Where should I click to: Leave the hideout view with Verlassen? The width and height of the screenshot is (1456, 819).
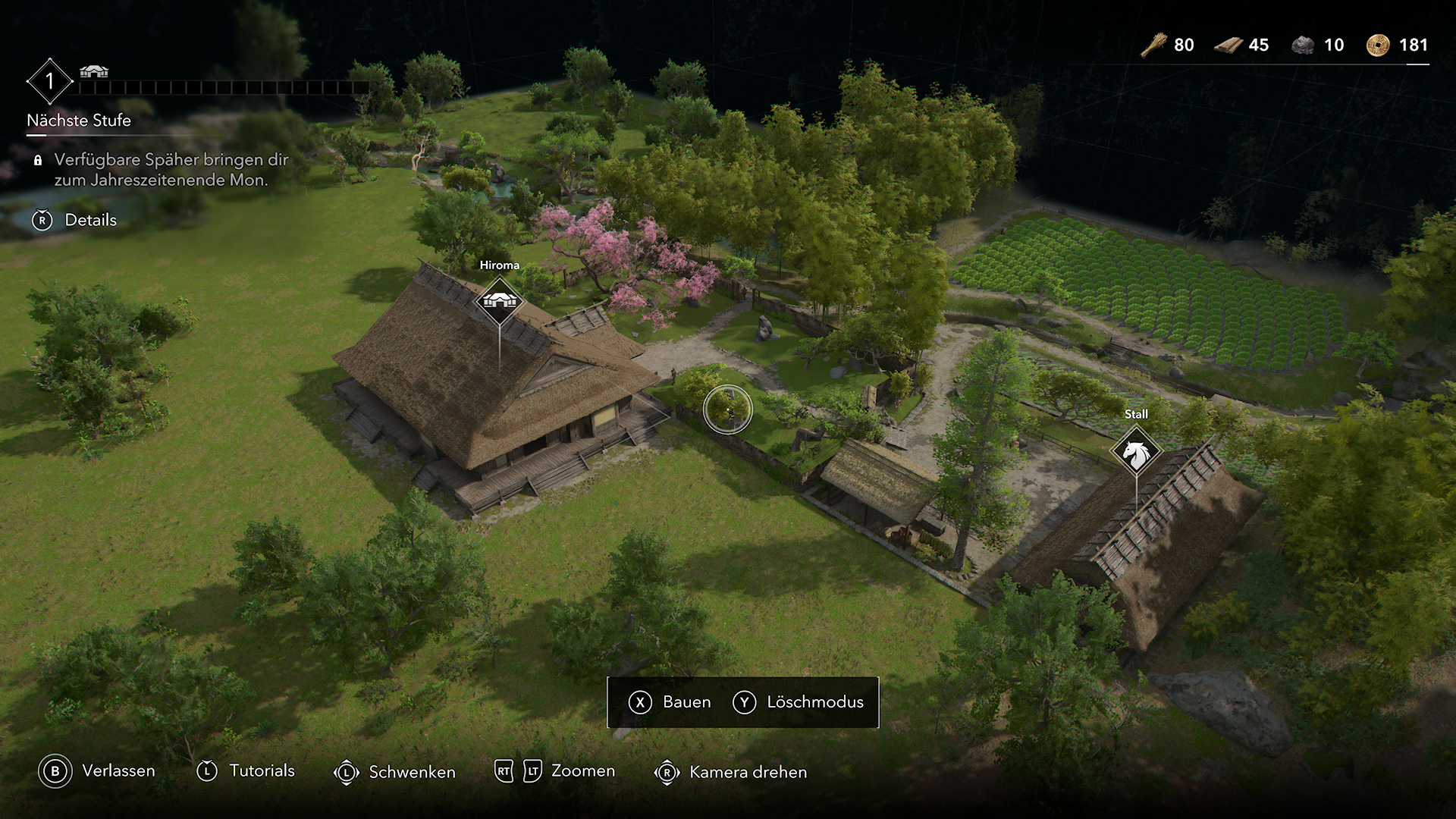[97, 771]
